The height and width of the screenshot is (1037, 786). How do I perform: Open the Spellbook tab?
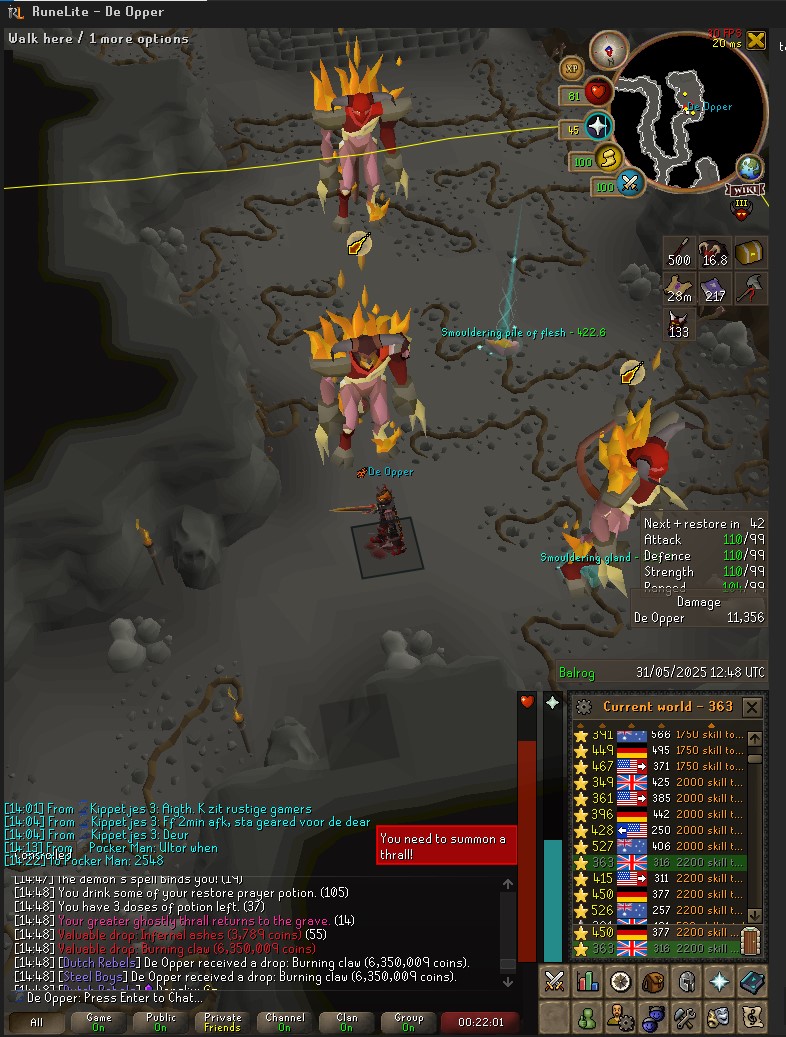point(751,982)
